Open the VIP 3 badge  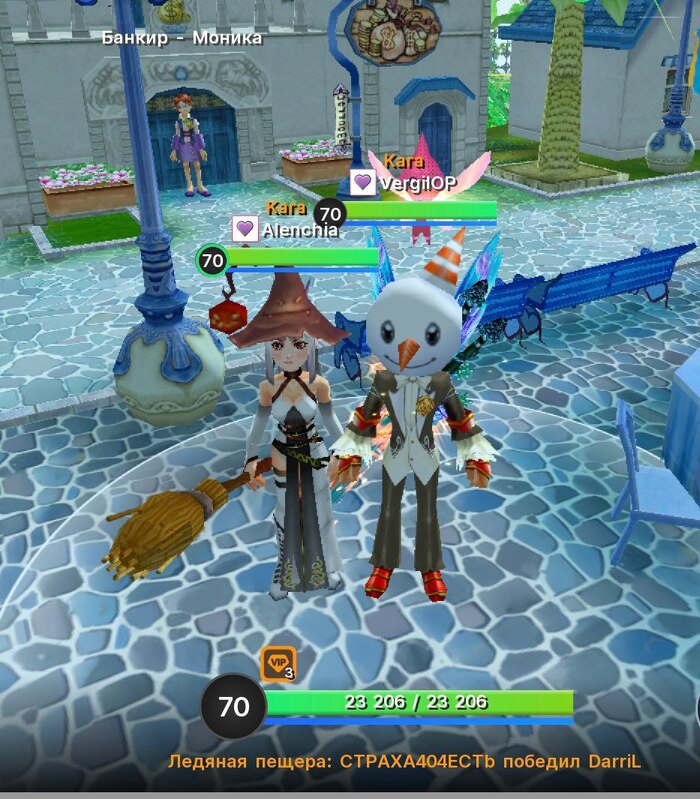click(x=278, y=663)
